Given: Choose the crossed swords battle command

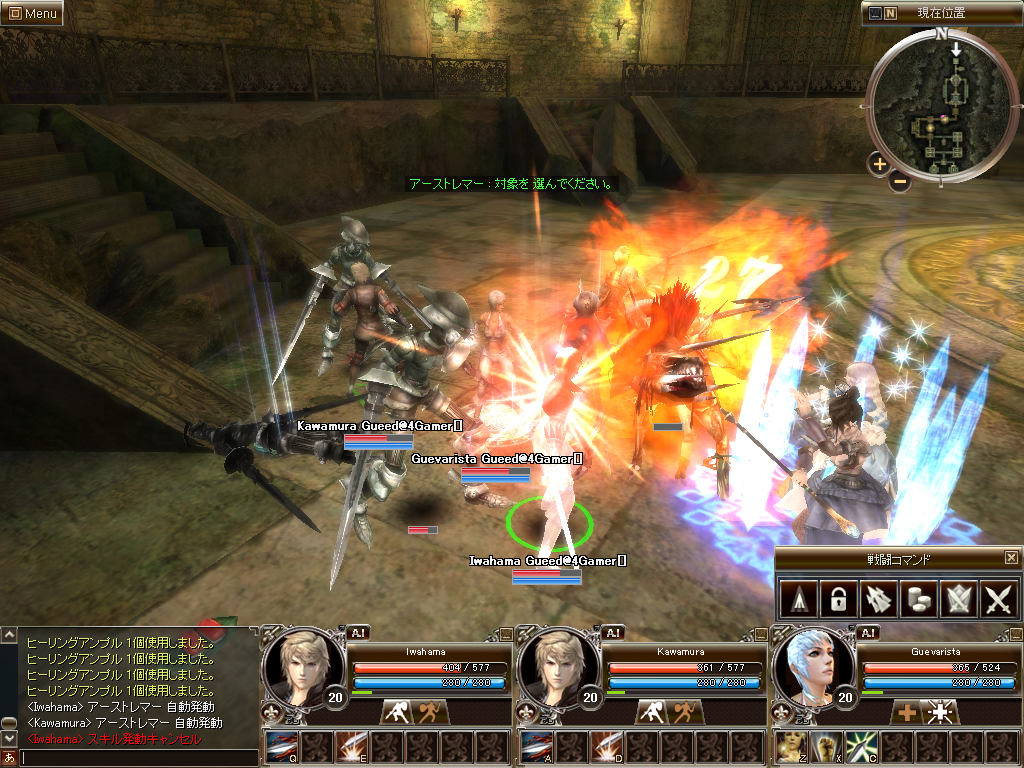Looking at the screenshot, I should pos(999,599).
